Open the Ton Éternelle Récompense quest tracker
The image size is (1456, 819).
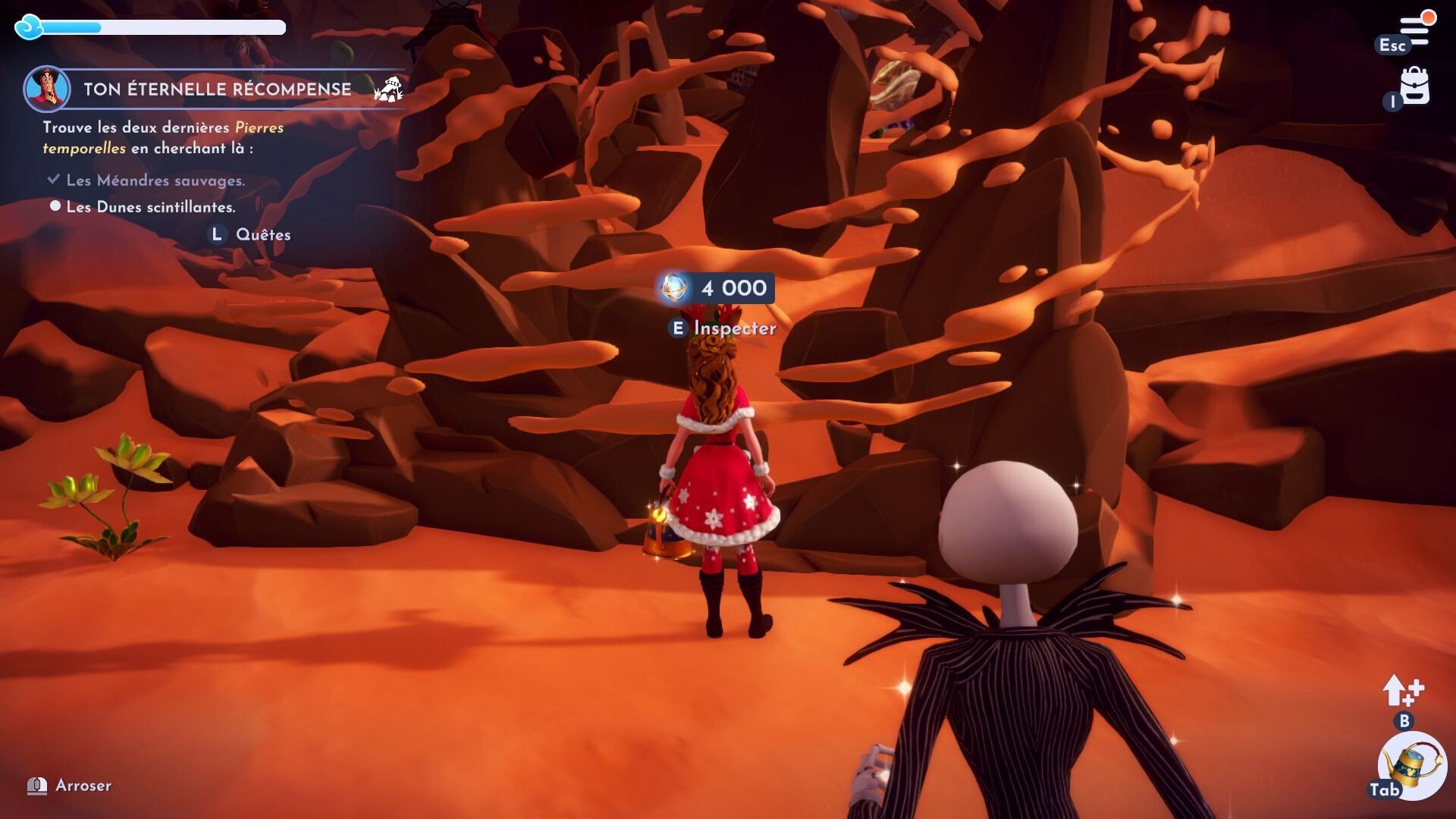(x=217, y=89)
